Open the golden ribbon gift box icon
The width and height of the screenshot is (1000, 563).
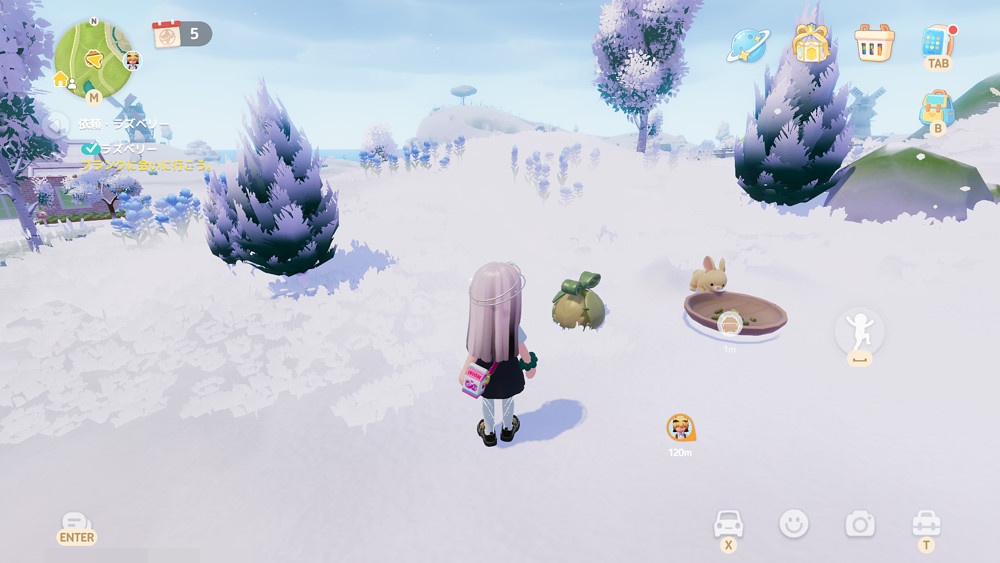[x=811, y=43]
